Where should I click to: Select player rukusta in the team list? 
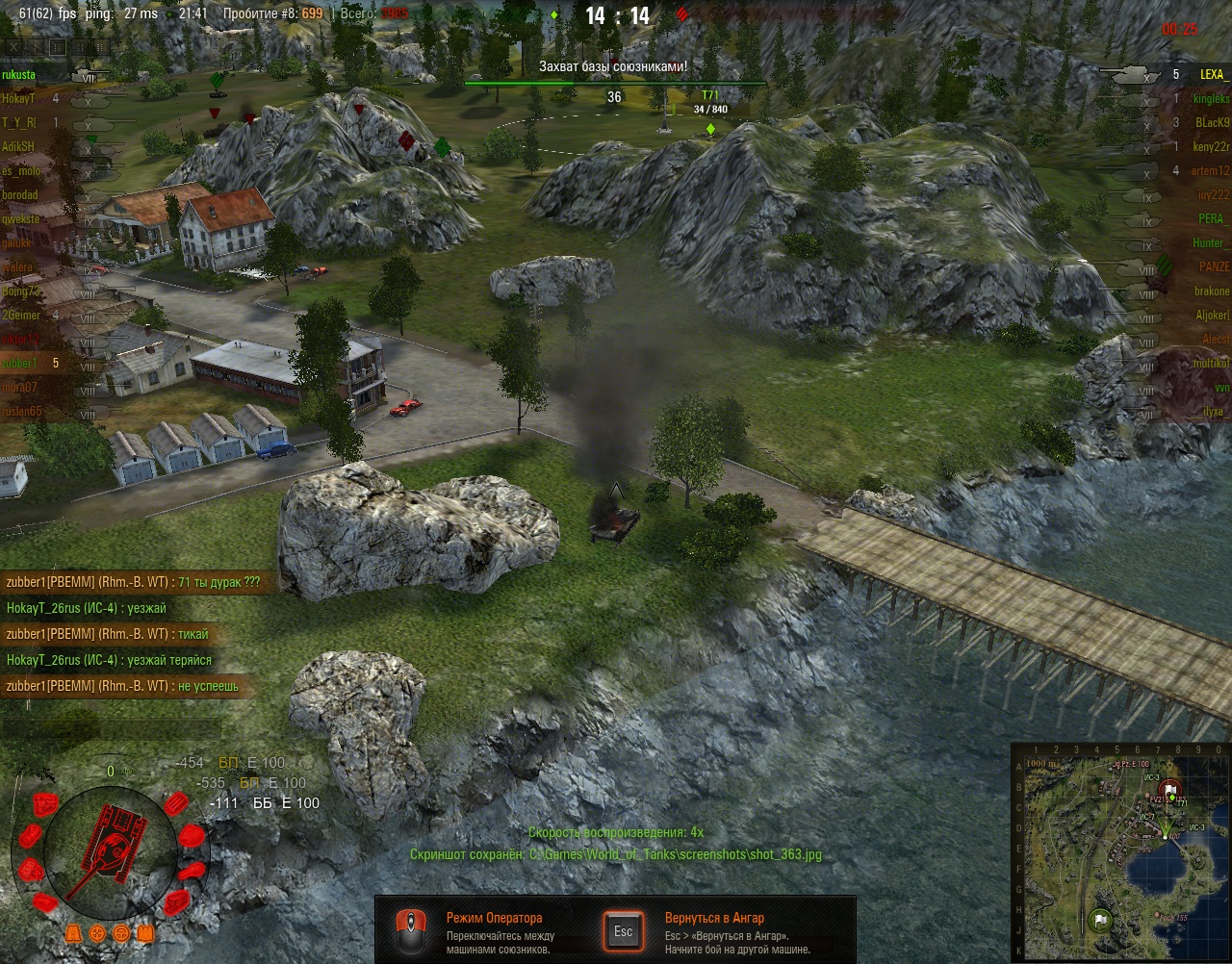[19, 74]
